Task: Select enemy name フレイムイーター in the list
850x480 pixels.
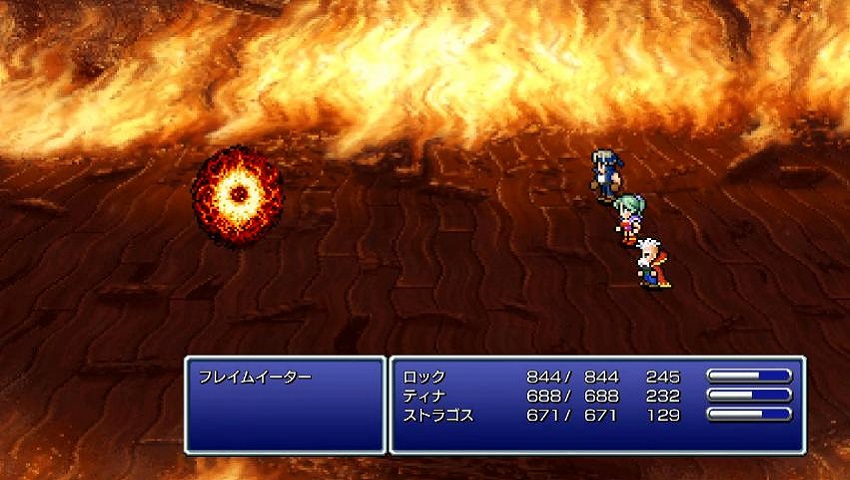Action: 255,377
